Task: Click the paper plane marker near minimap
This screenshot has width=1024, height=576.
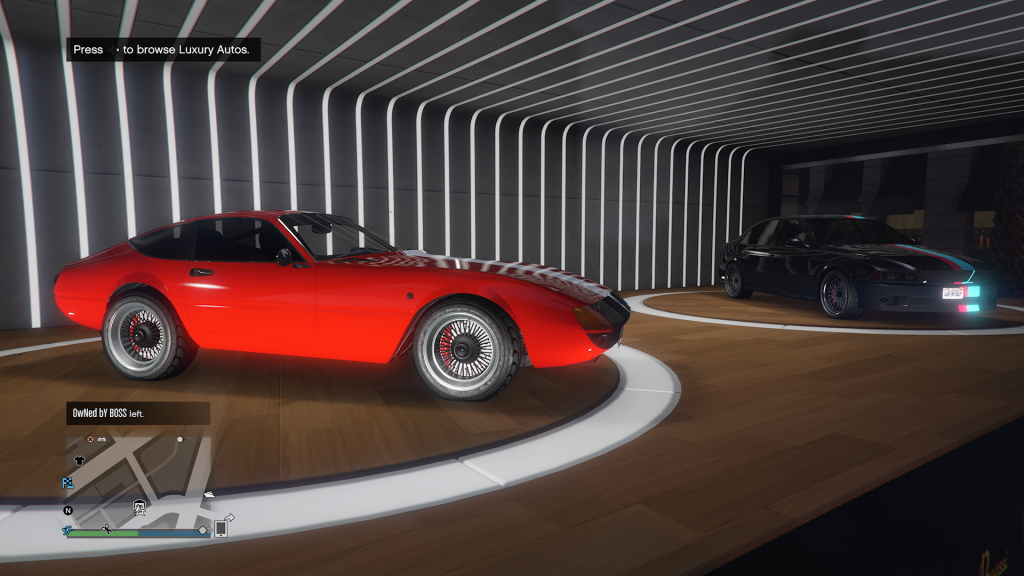Action: (x=229, y=516)
